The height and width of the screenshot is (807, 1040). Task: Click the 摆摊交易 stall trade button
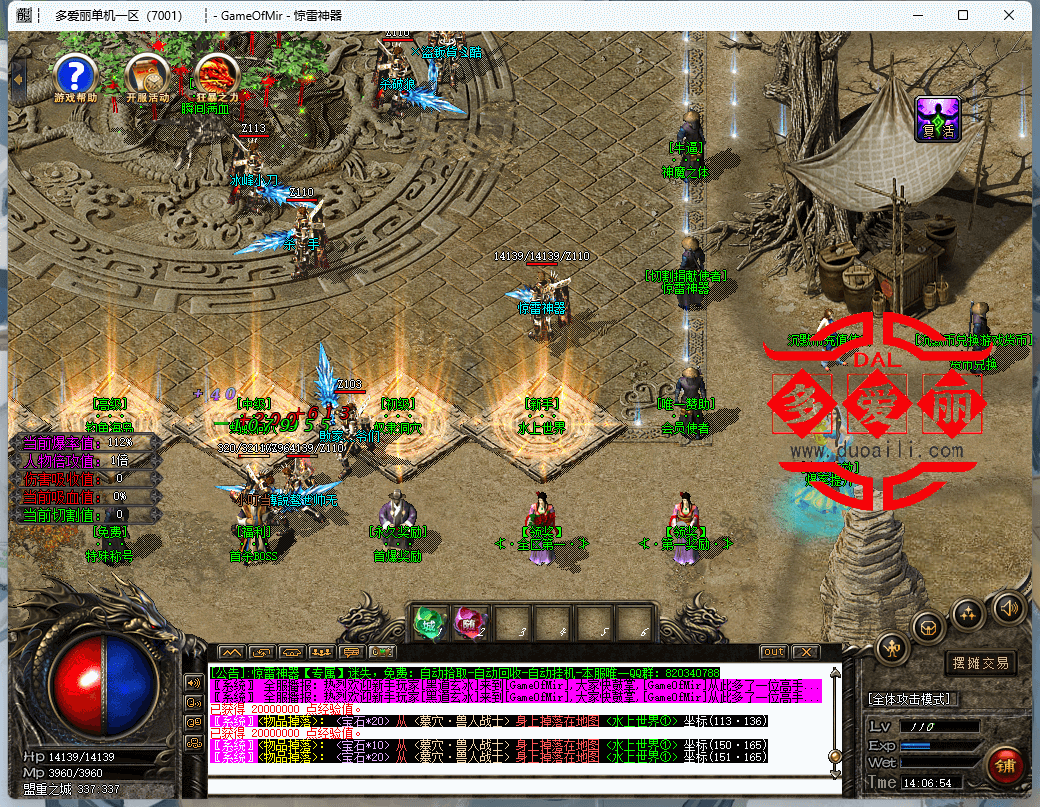click(x=979, y=662)
